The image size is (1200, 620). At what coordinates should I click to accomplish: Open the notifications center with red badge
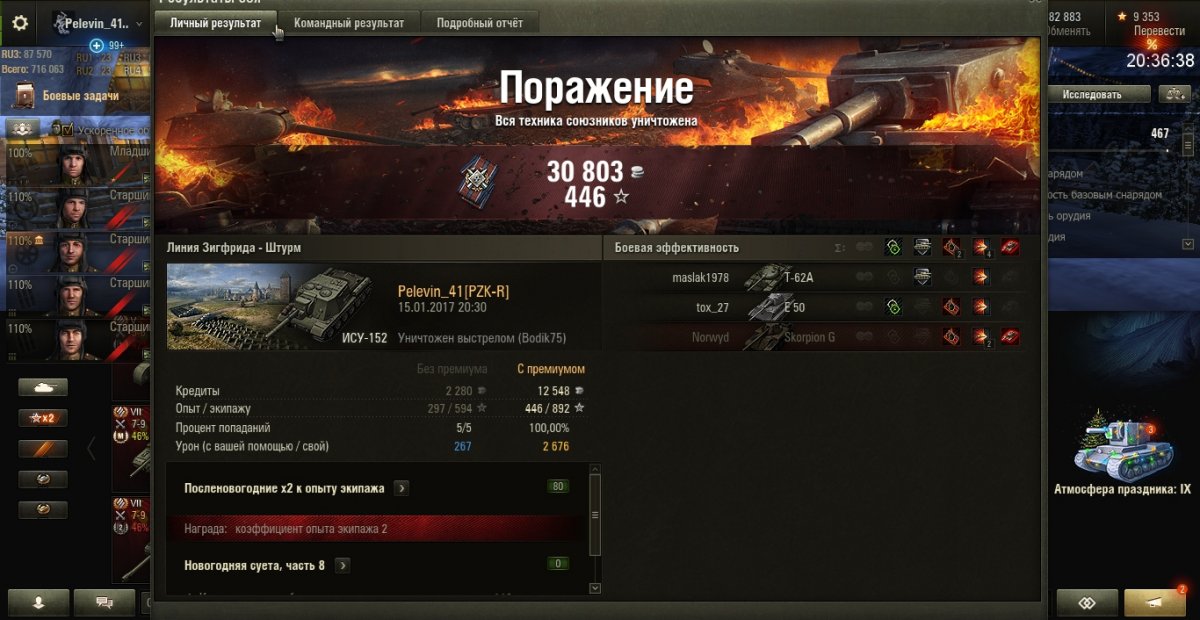[x=1154, y=602]
